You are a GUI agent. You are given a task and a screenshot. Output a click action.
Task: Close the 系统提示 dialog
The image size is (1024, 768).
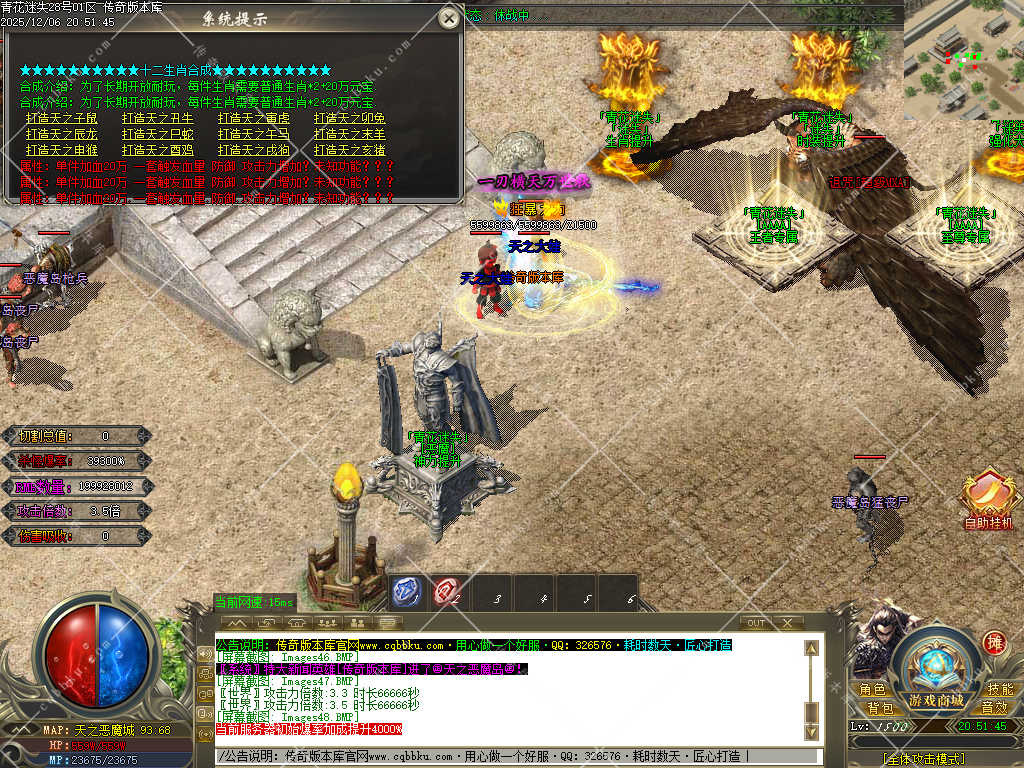tap(450, 18)
